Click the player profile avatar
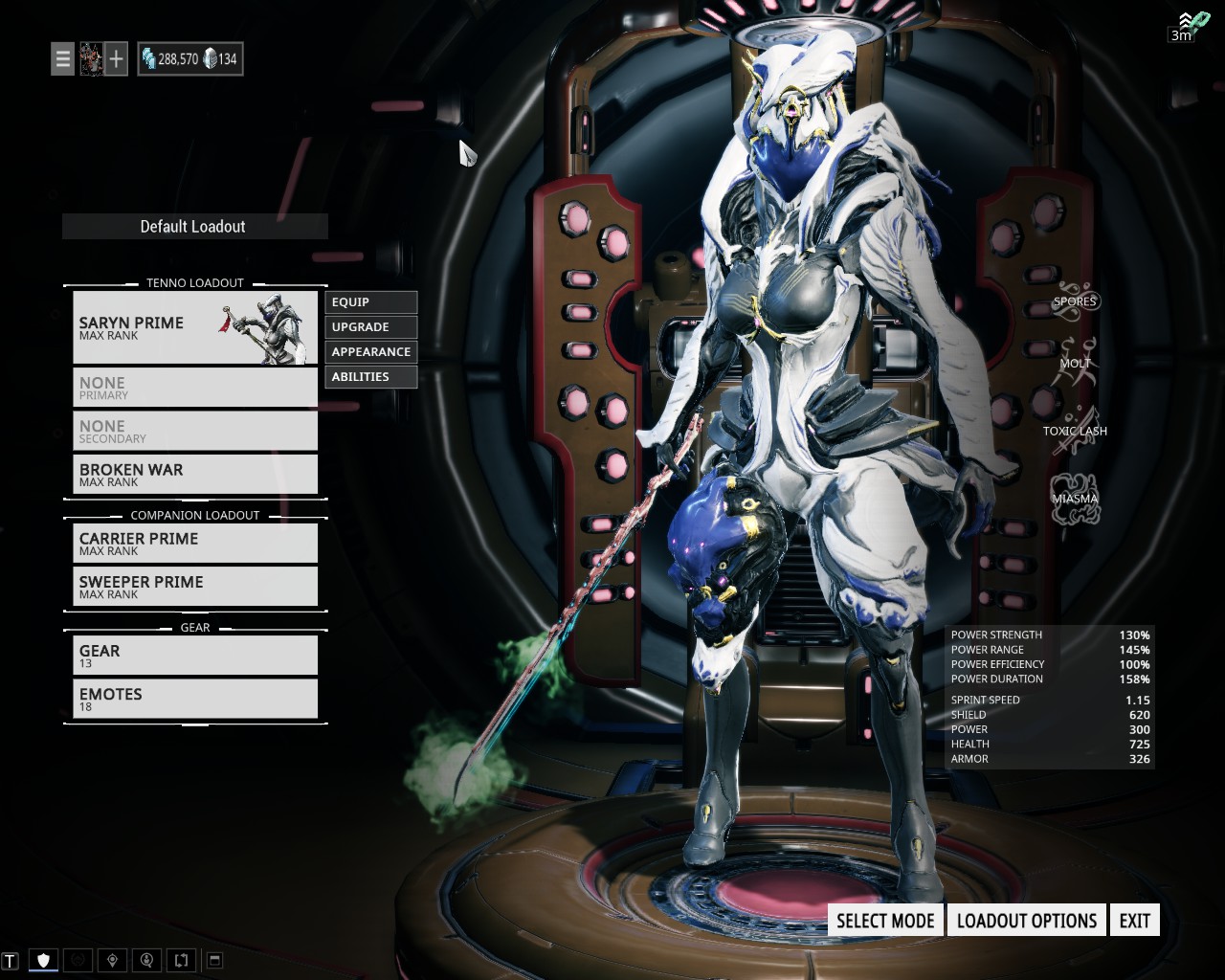The height and width of the screenshot is (980, 1225). (91, 59)
